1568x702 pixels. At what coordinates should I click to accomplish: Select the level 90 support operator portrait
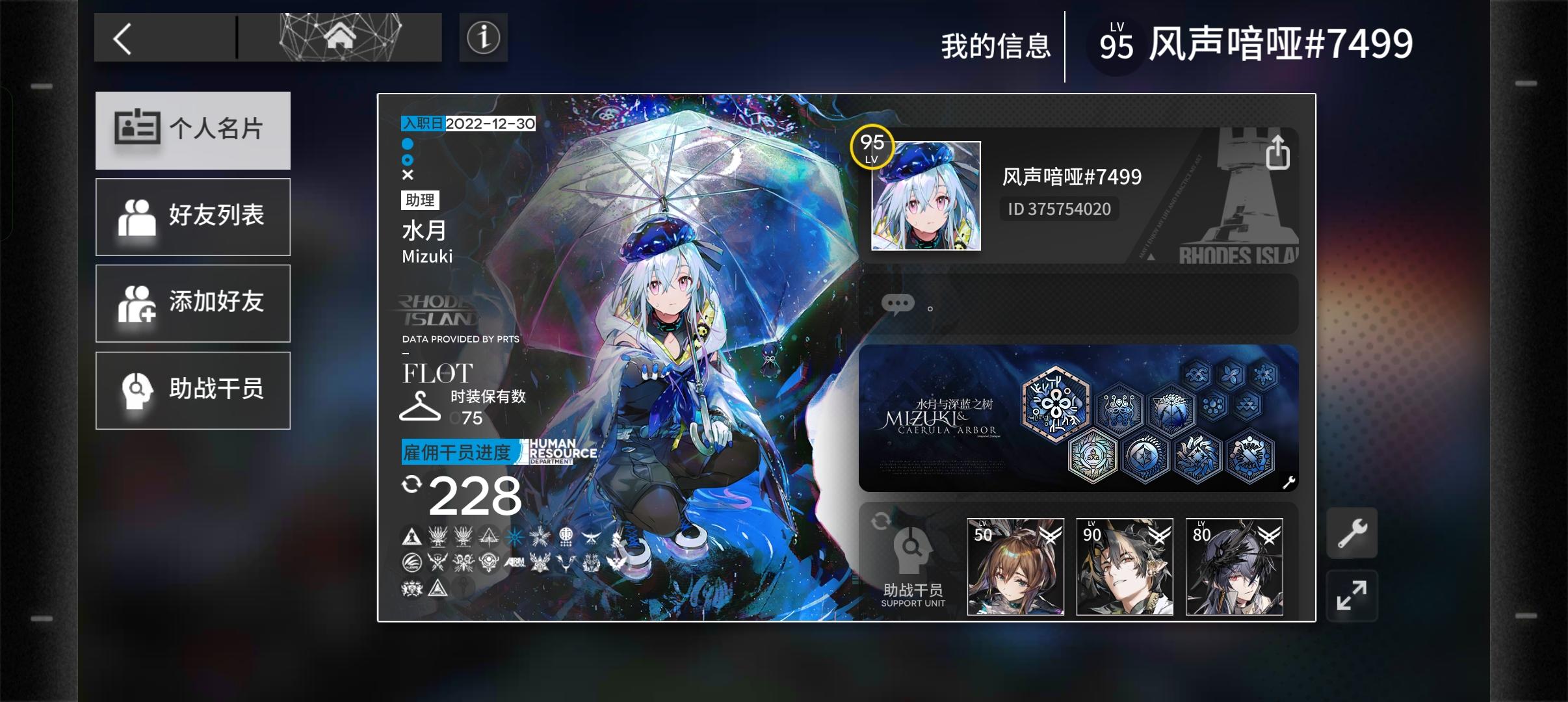pyautogui.click(x=1124, y=567)
